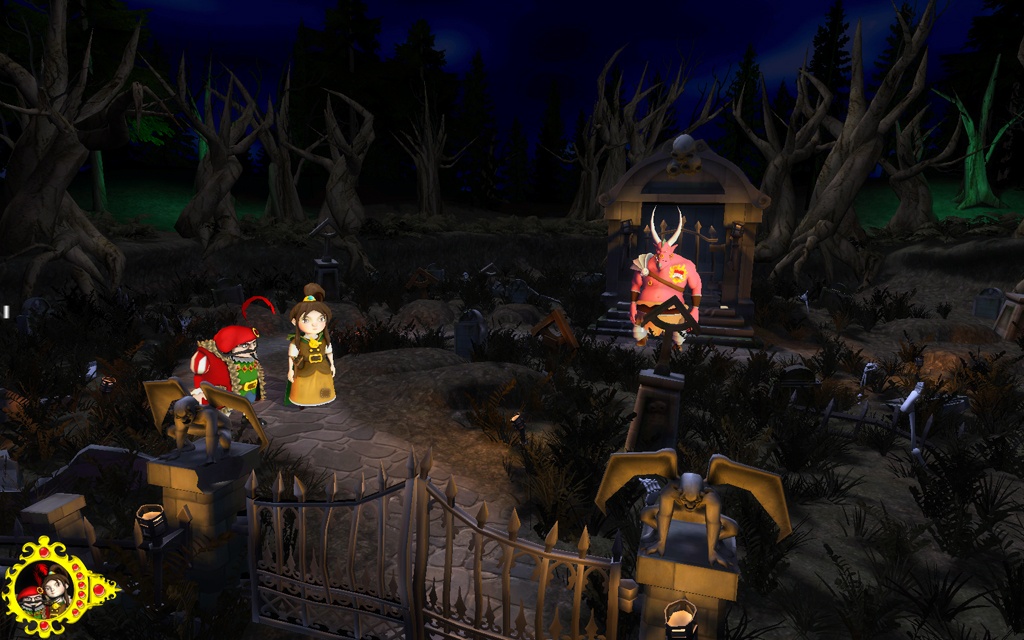Click the golden character portrait medallion
Screen dimensions: 1024x640
[47, 589]
